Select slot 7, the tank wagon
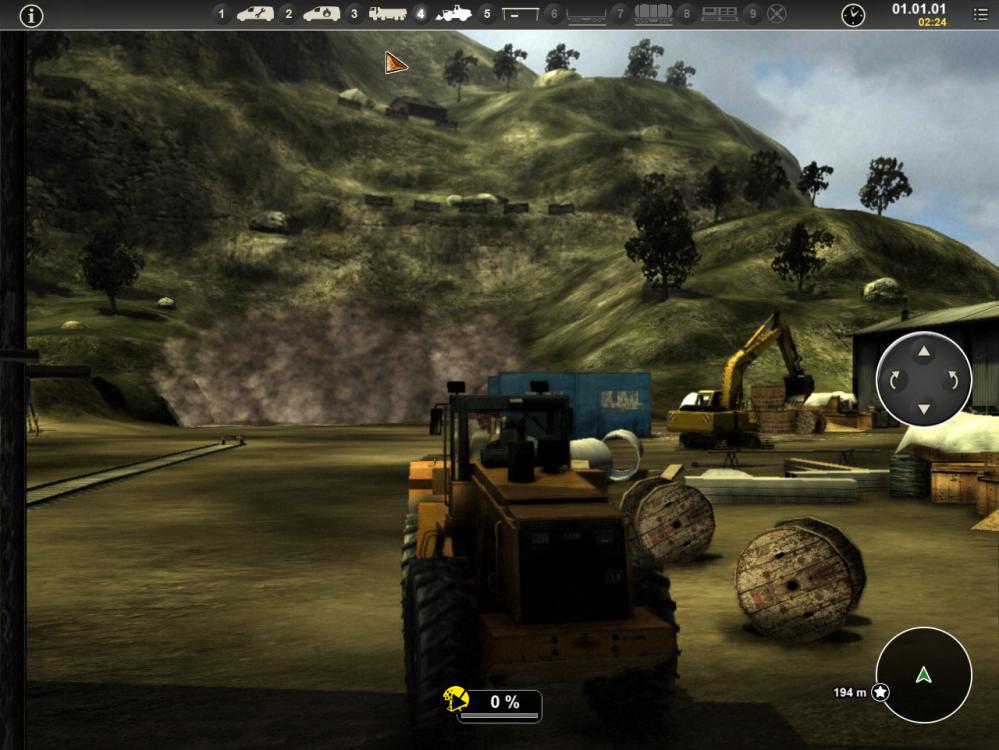 click(x=652, y=14)
